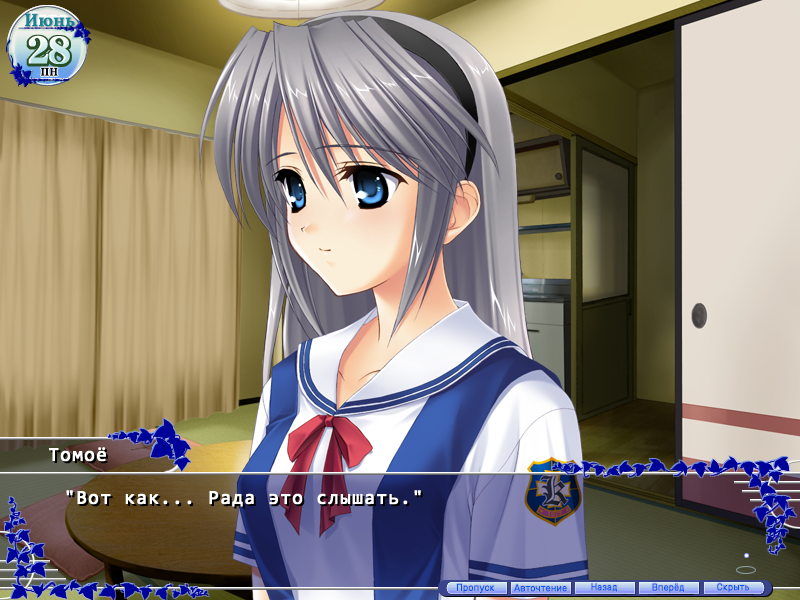
Task: Hide the text box with Скрыть
Action: [x=733, y=588]
